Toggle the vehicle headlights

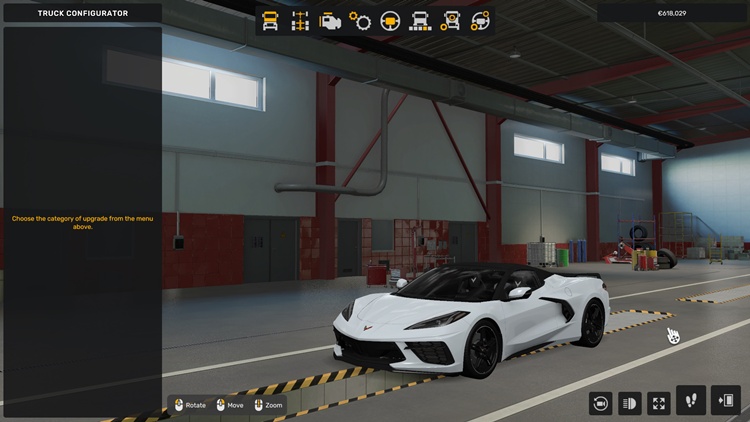[630, 402]
